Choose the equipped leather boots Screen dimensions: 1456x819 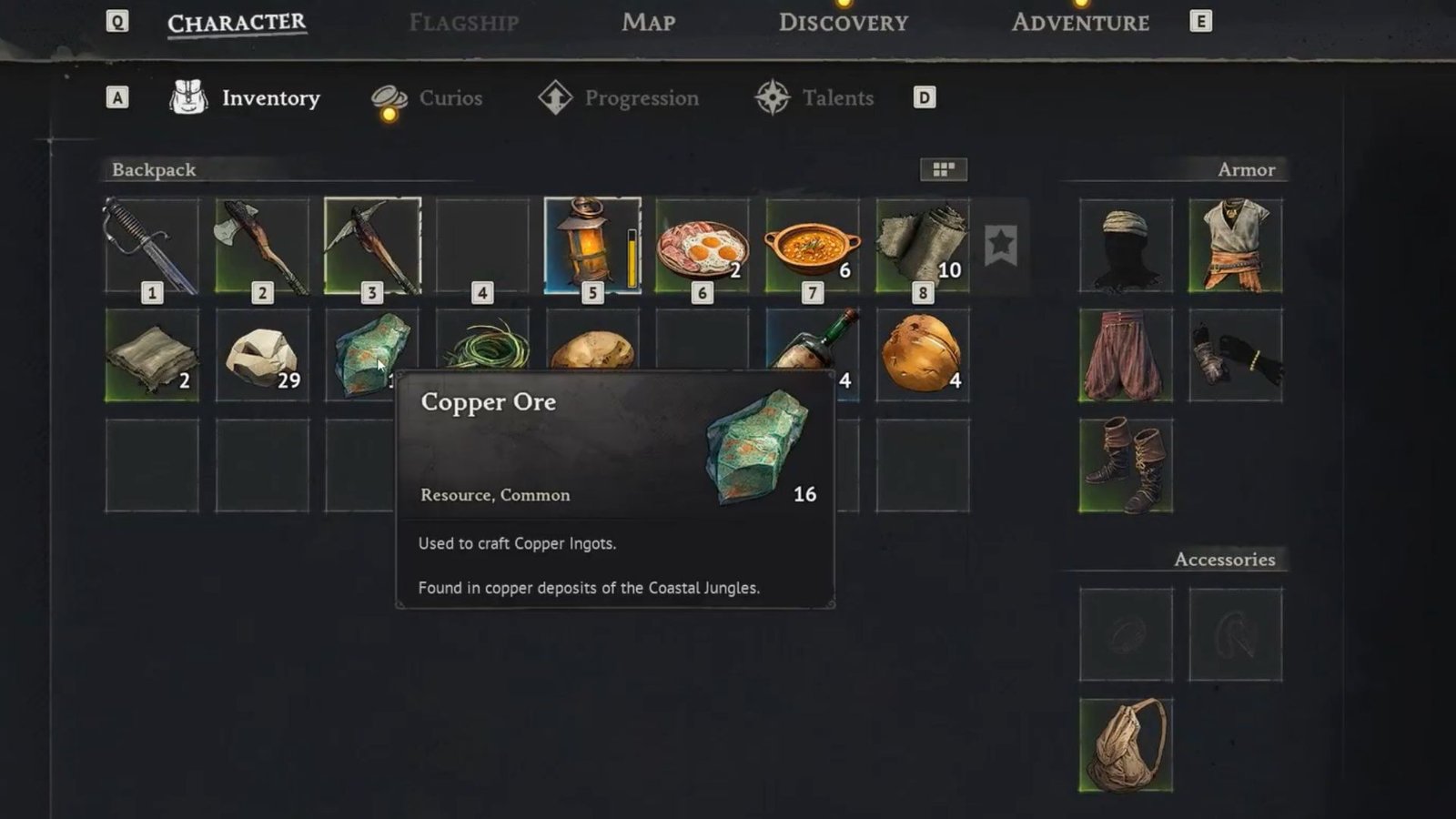(x=1126, y=465)
